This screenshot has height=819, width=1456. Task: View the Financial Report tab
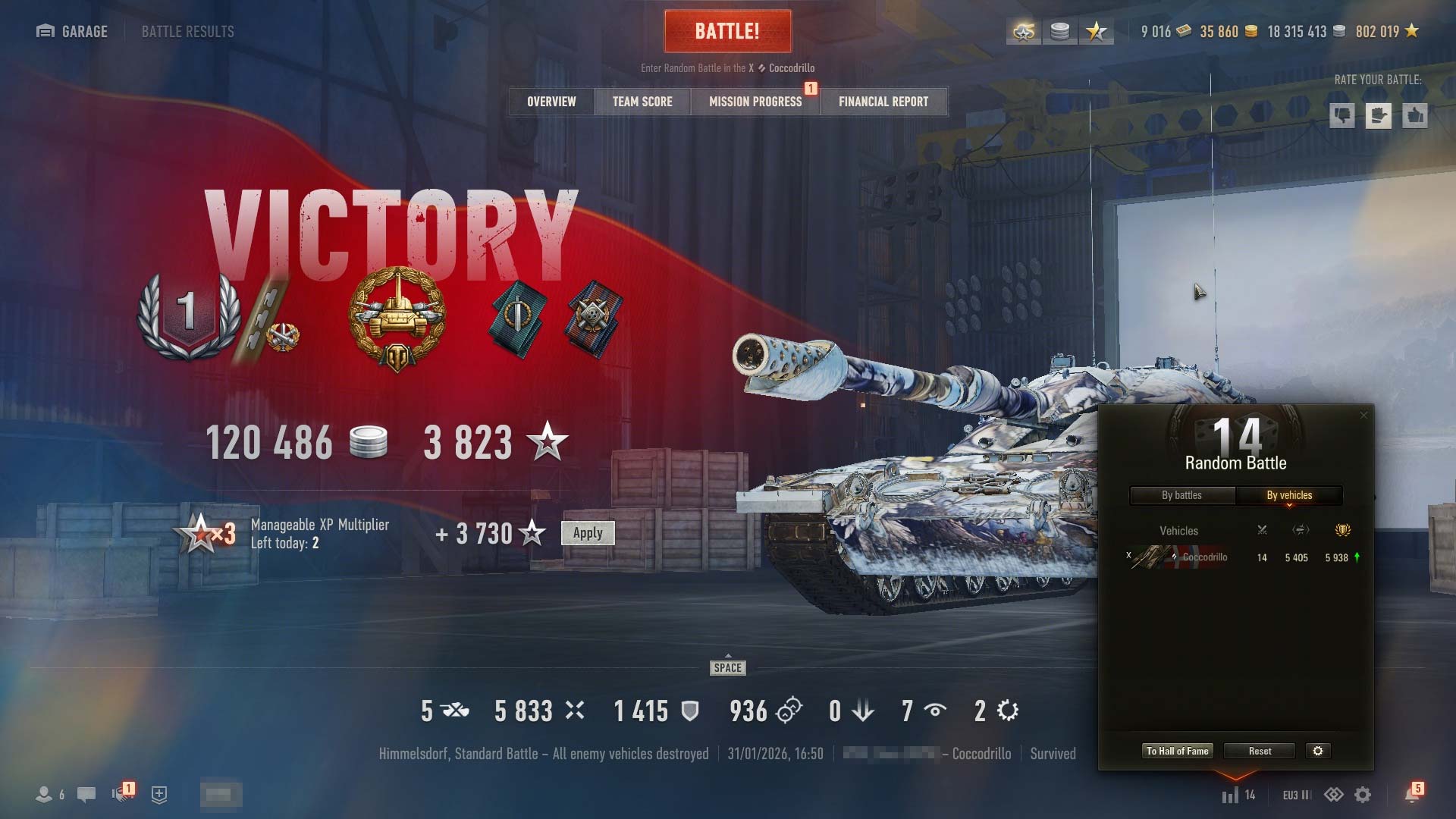pyautogui.click(x=883, y=102)
